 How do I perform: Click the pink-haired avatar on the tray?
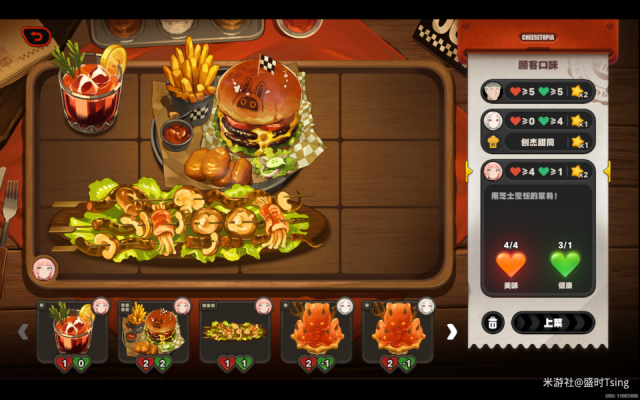tap(44, 268)
